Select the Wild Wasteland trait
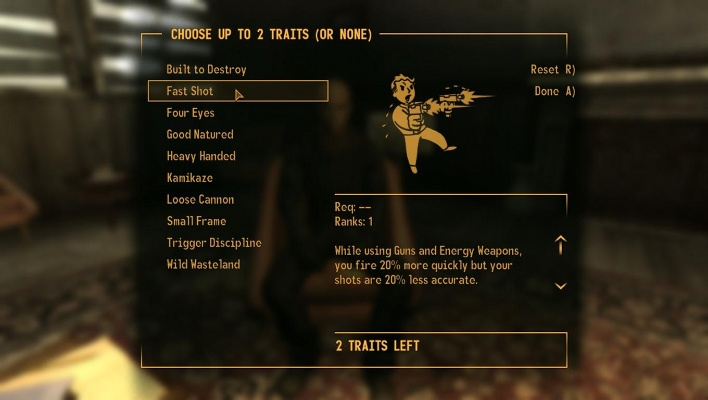 (x=203, y=265)
